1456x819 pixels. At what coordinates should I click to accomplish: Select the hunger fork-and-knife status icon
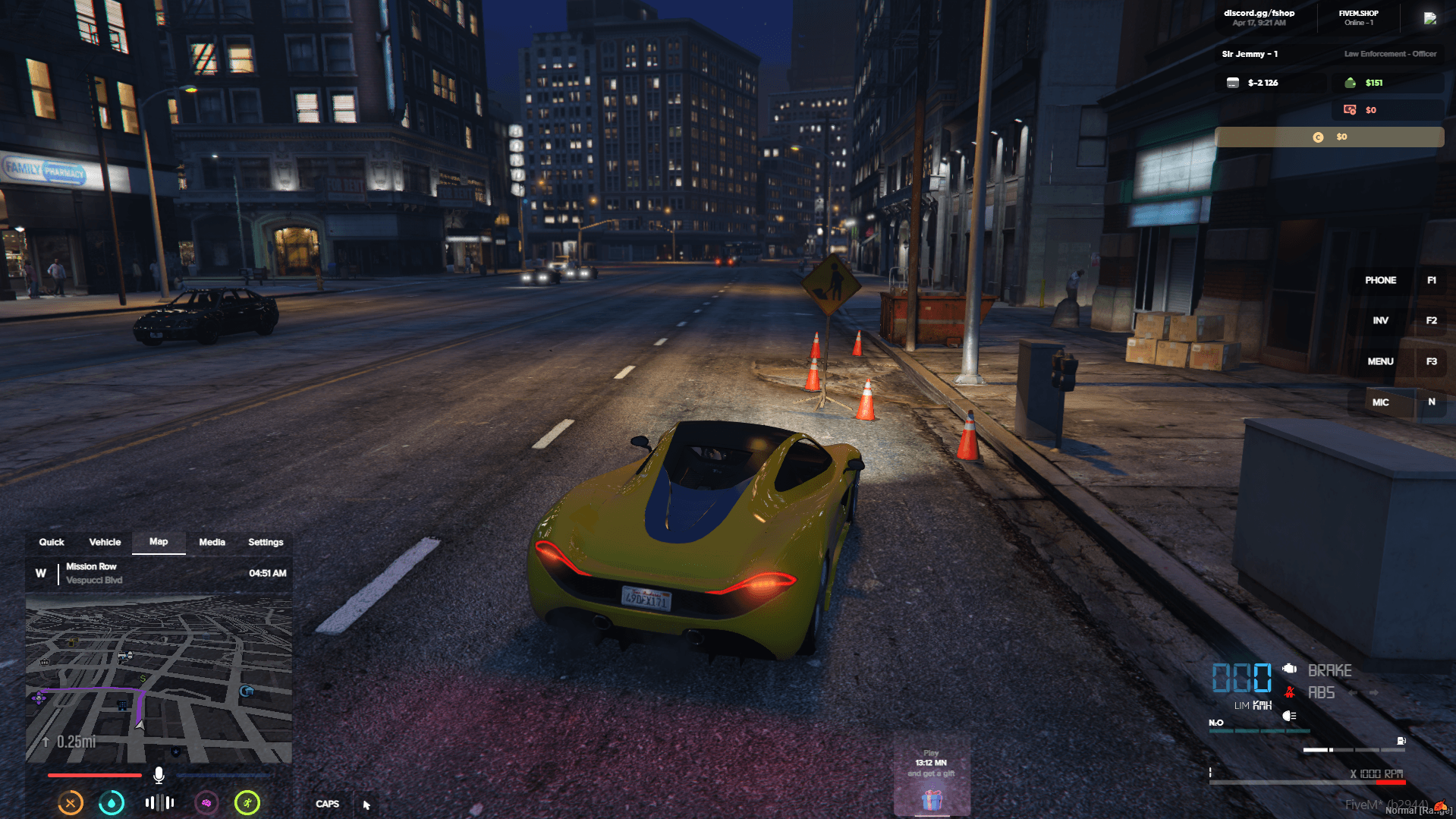pos(70,802)
